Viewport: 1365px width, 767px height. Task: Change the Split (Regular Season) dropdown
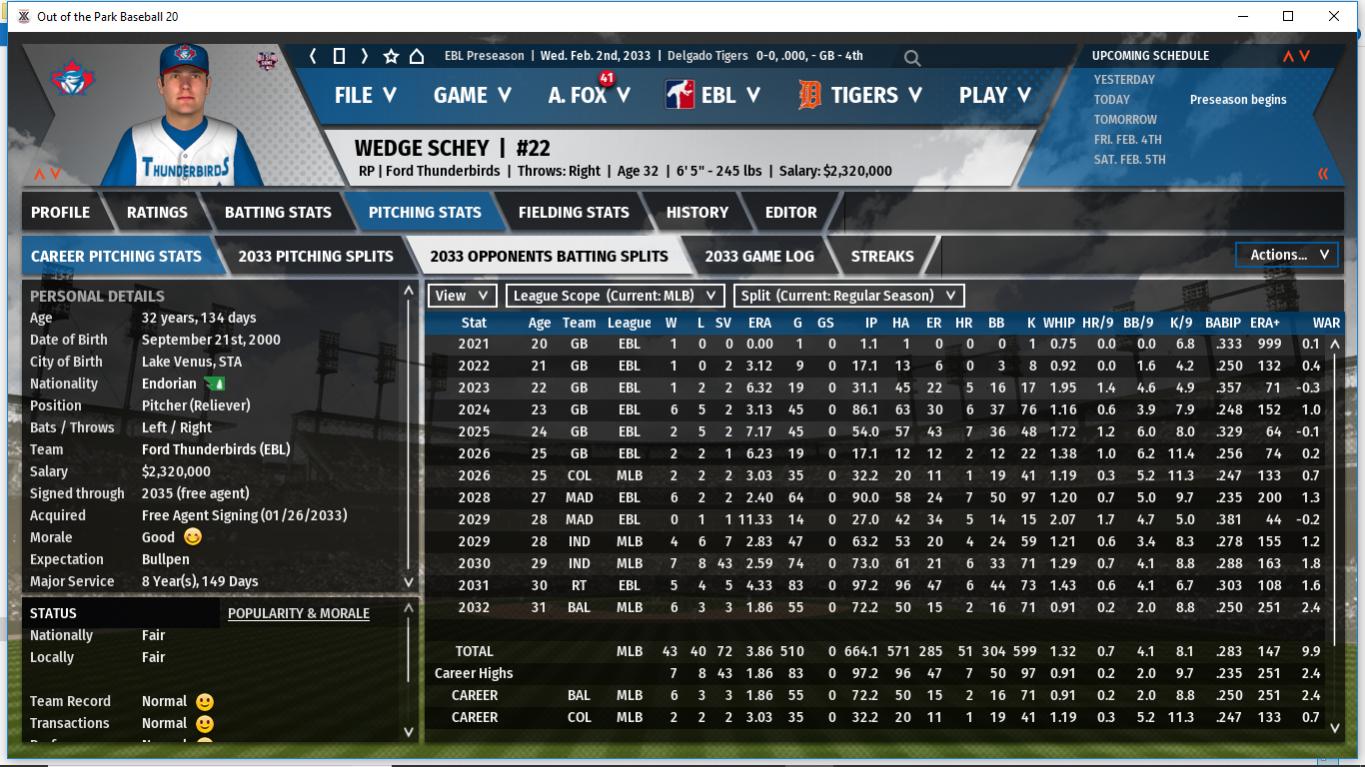coord(849,296)
